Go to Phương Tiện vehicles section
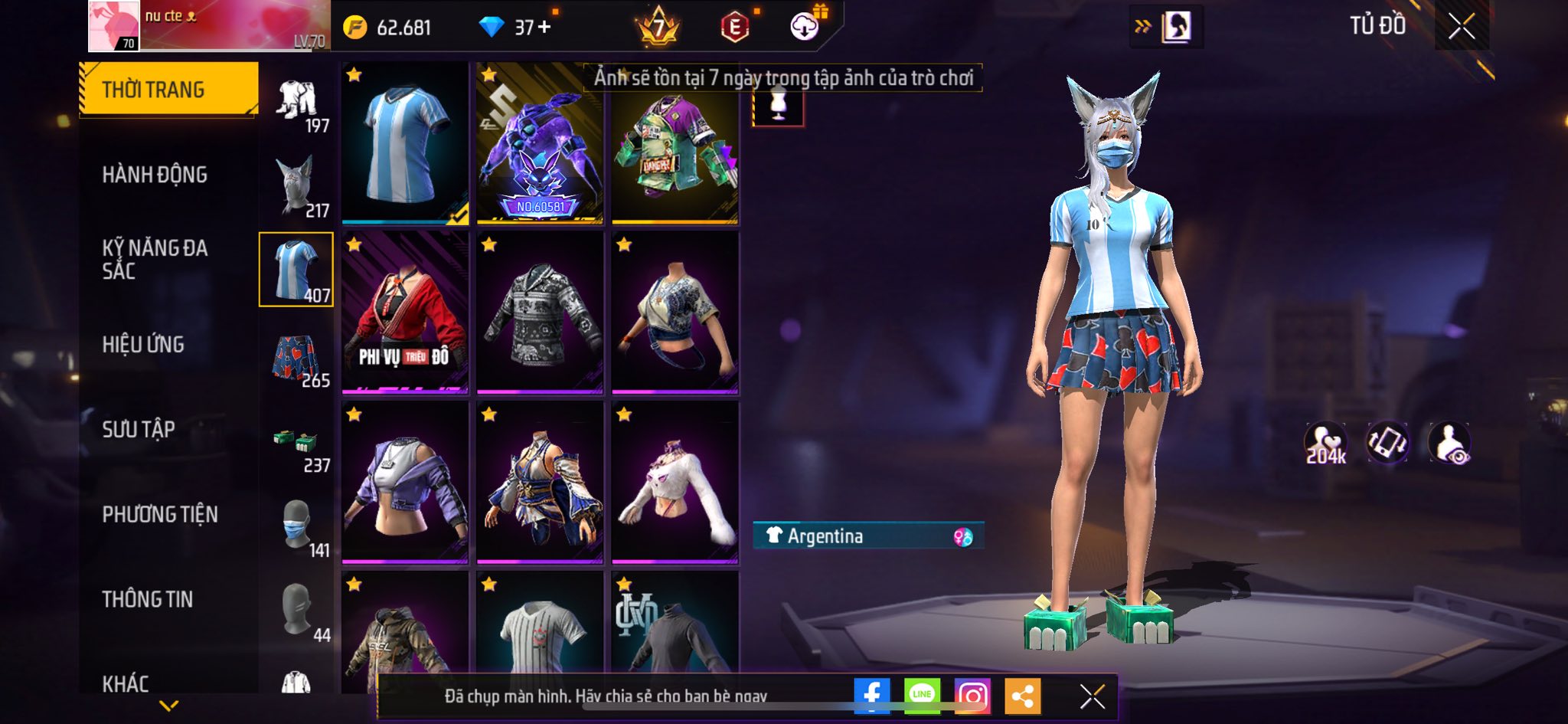The image size is (1568, 724). [160, 514]
